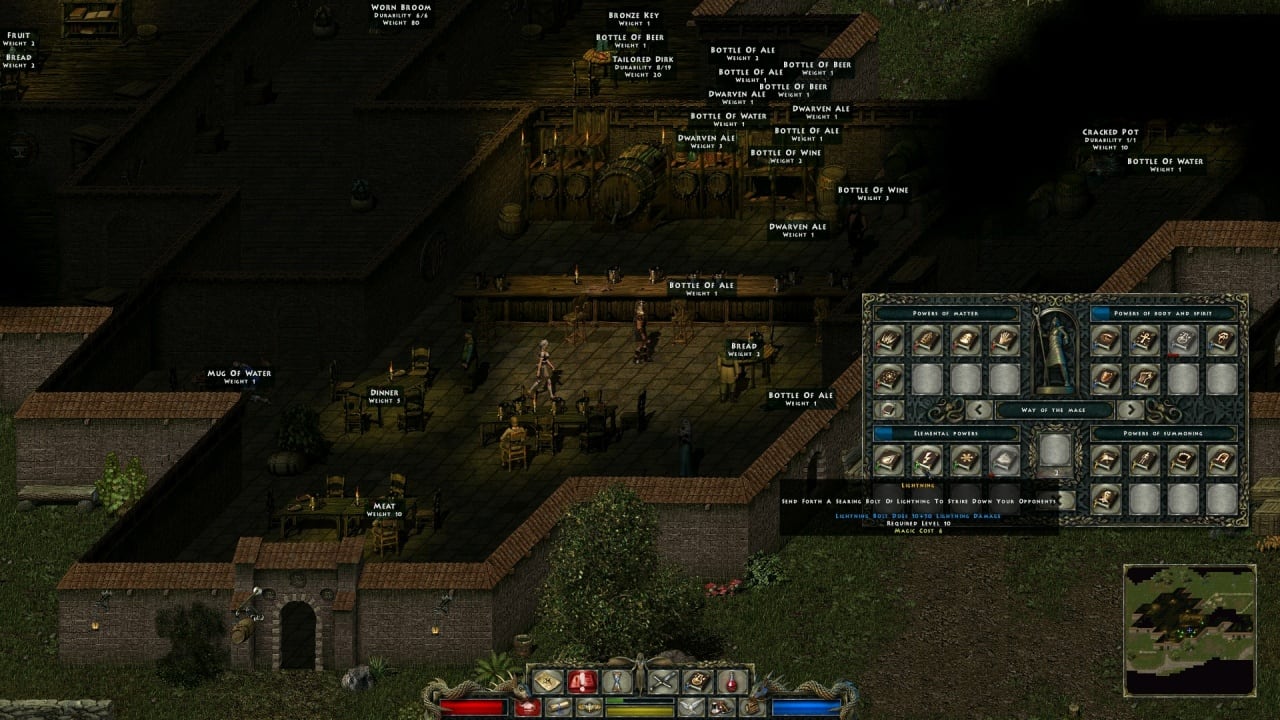Select the crossed swords hotbar icon
This screenshot has height=720, width=1280.
tap(663, 682)
